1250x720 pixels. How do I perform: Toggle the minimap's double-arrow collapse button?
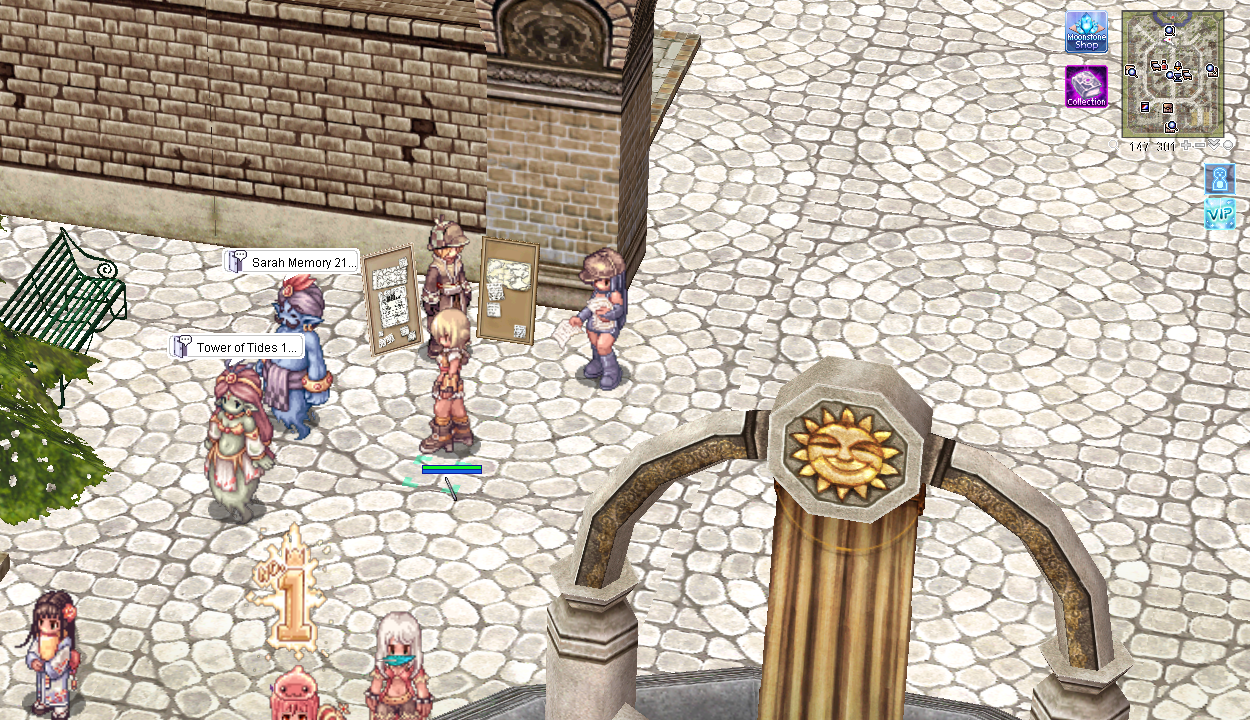1214,145
